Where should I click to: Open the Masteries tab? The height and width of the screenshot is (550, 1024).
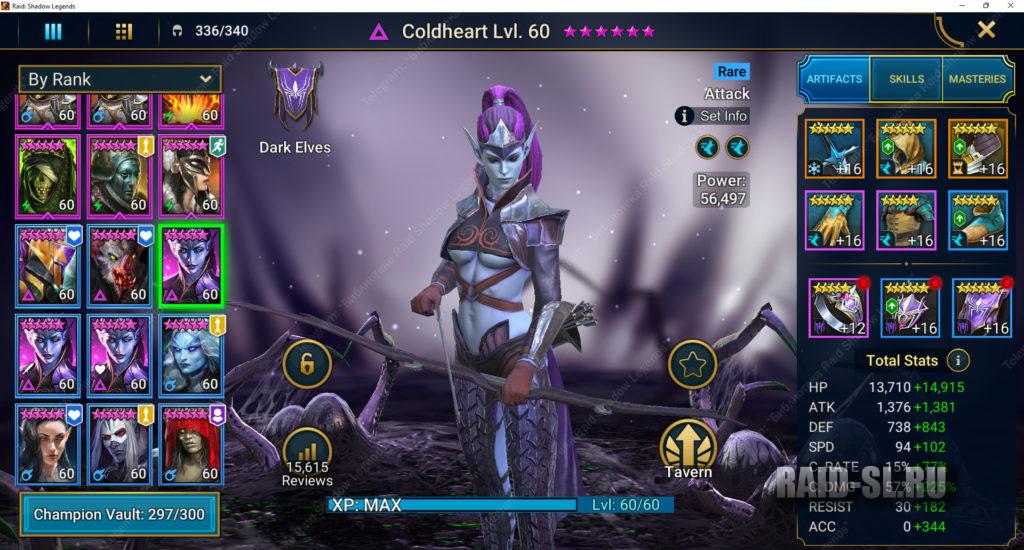(x=977, y=79)
